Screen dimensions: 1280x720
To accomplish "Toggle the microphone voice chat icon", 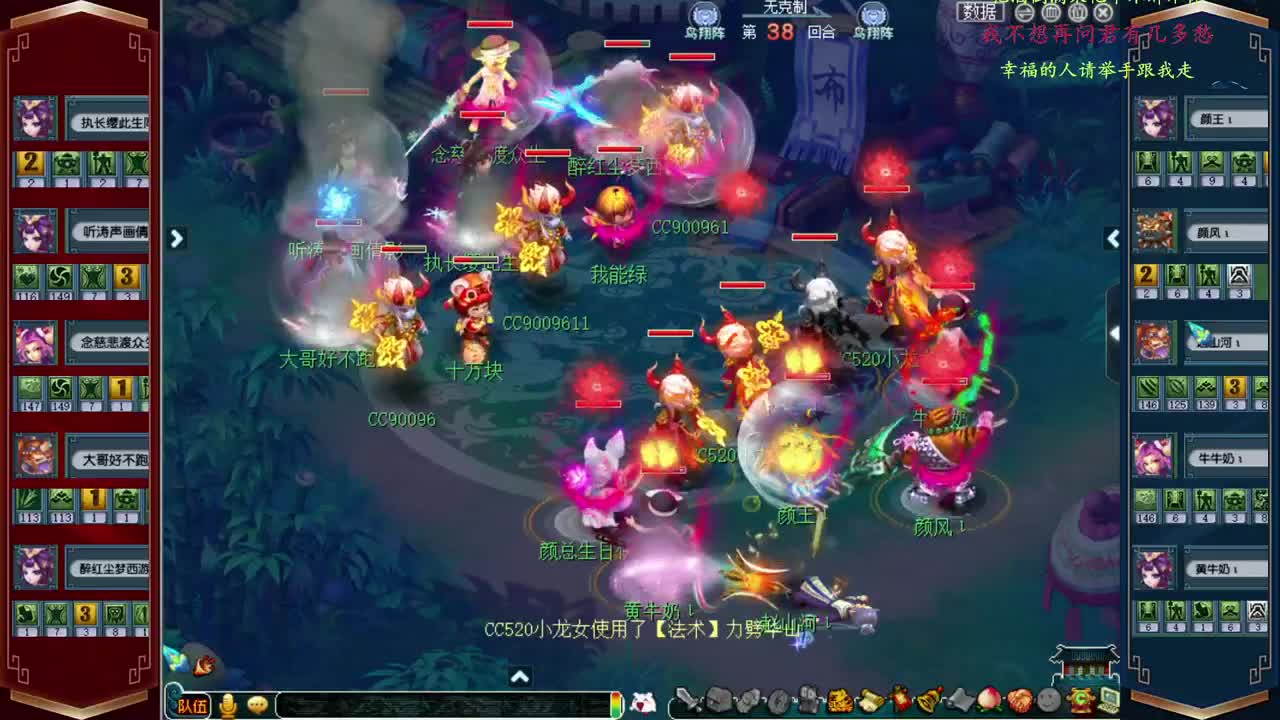I will tap(230, 704).
